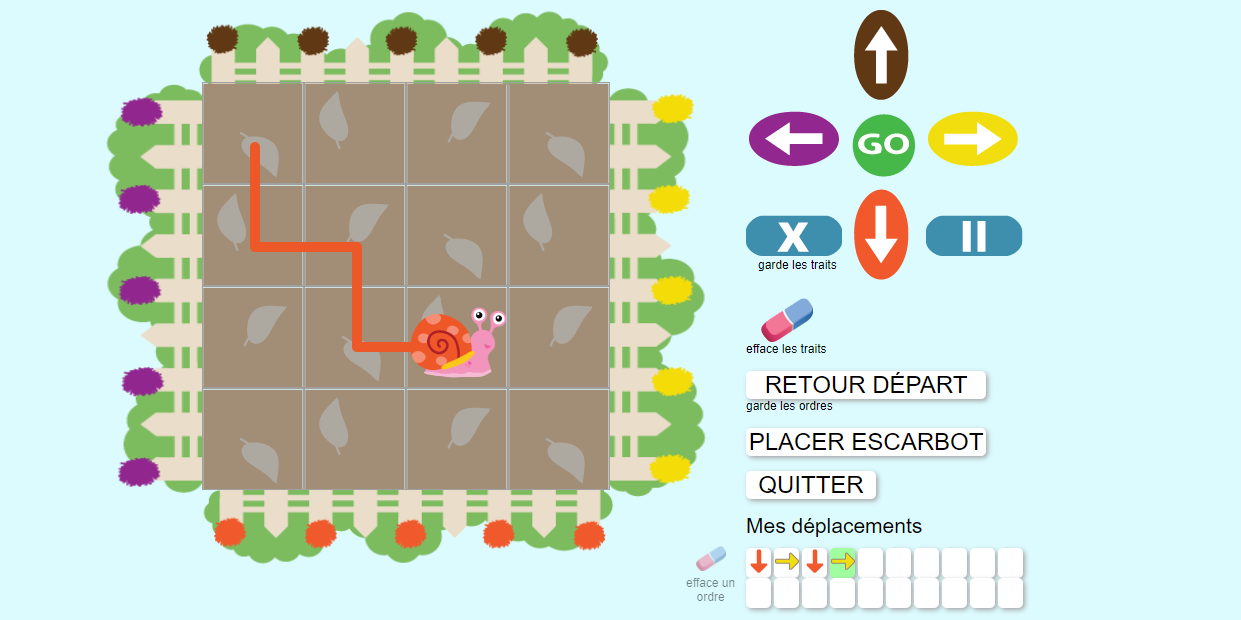The height and width of the screenshot is (620, 1241).
Task: Erase the drawn lines with the large eraser
Action: [x=787, y=319]
